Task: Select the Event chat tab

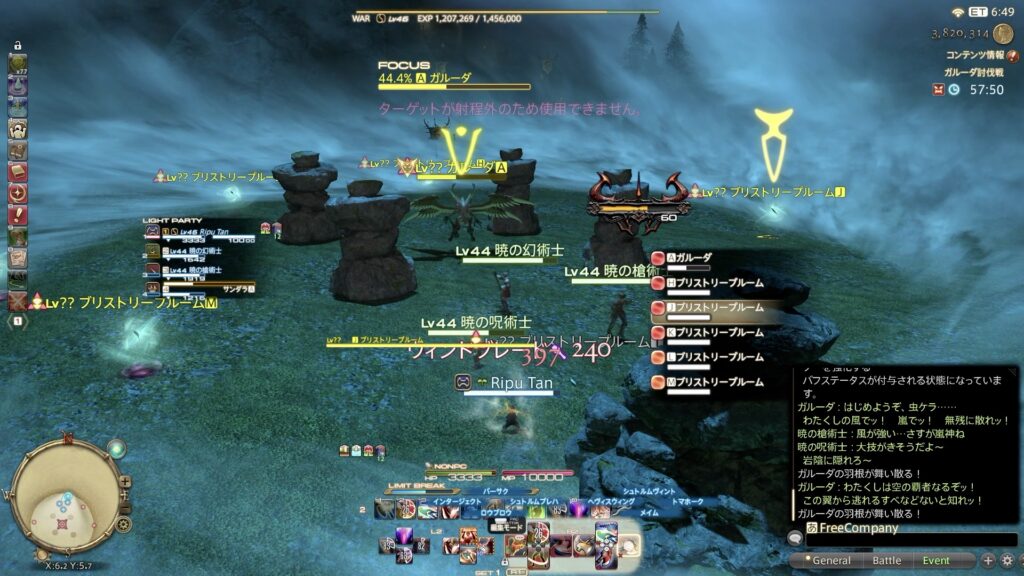Action: pyautogui.click(x=936, y=561)
